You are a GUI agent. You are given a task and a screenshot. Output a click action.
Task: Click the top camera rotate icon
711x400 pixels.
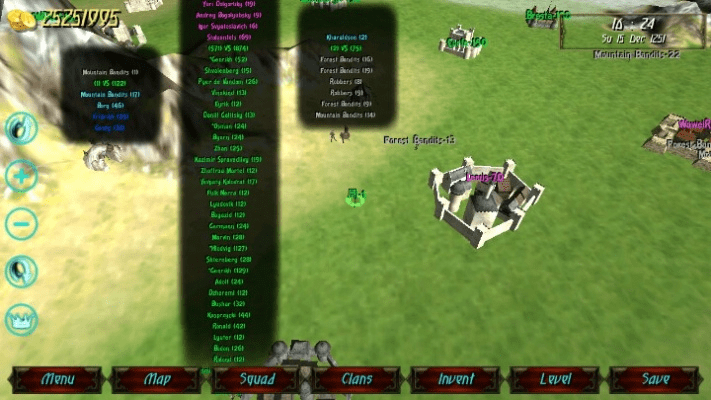pyautogui.click(x=21, y=128)
